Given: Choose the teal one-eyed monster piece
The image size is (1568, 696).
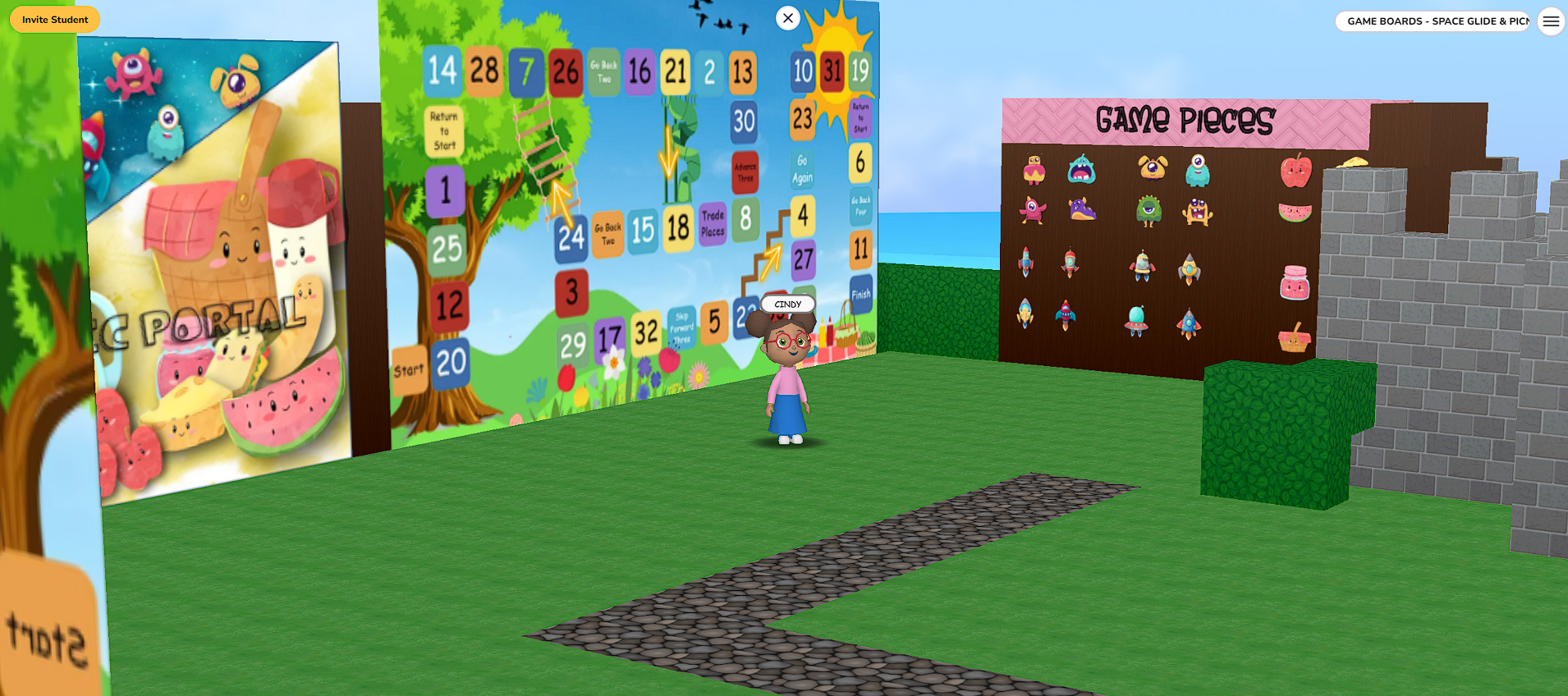Looking at the screenshot, I should [x=1198, y=171].
